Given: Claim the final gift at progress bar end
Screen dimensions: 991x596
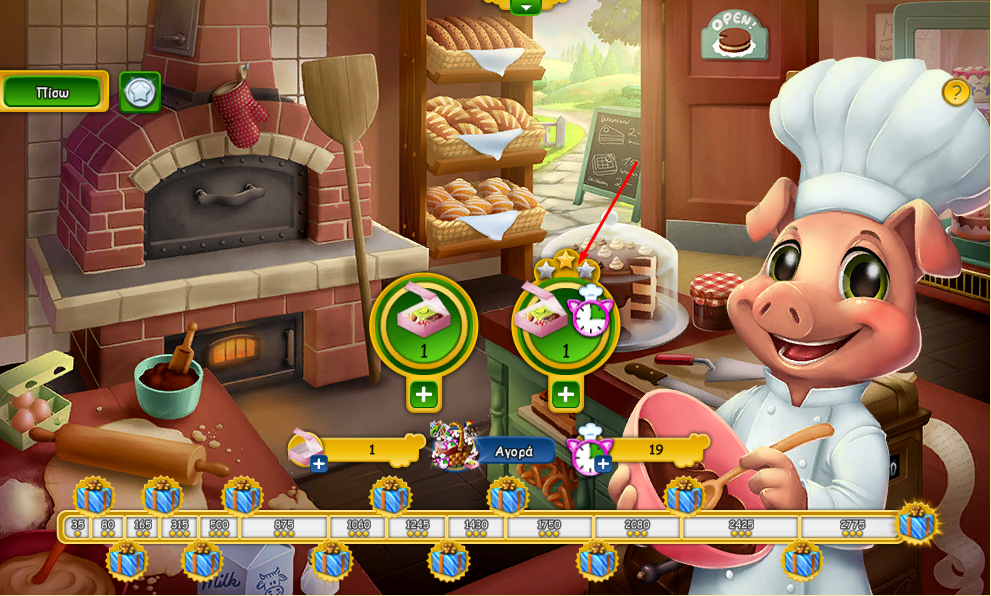Looking at the screenshot, I should click(916, 522).
